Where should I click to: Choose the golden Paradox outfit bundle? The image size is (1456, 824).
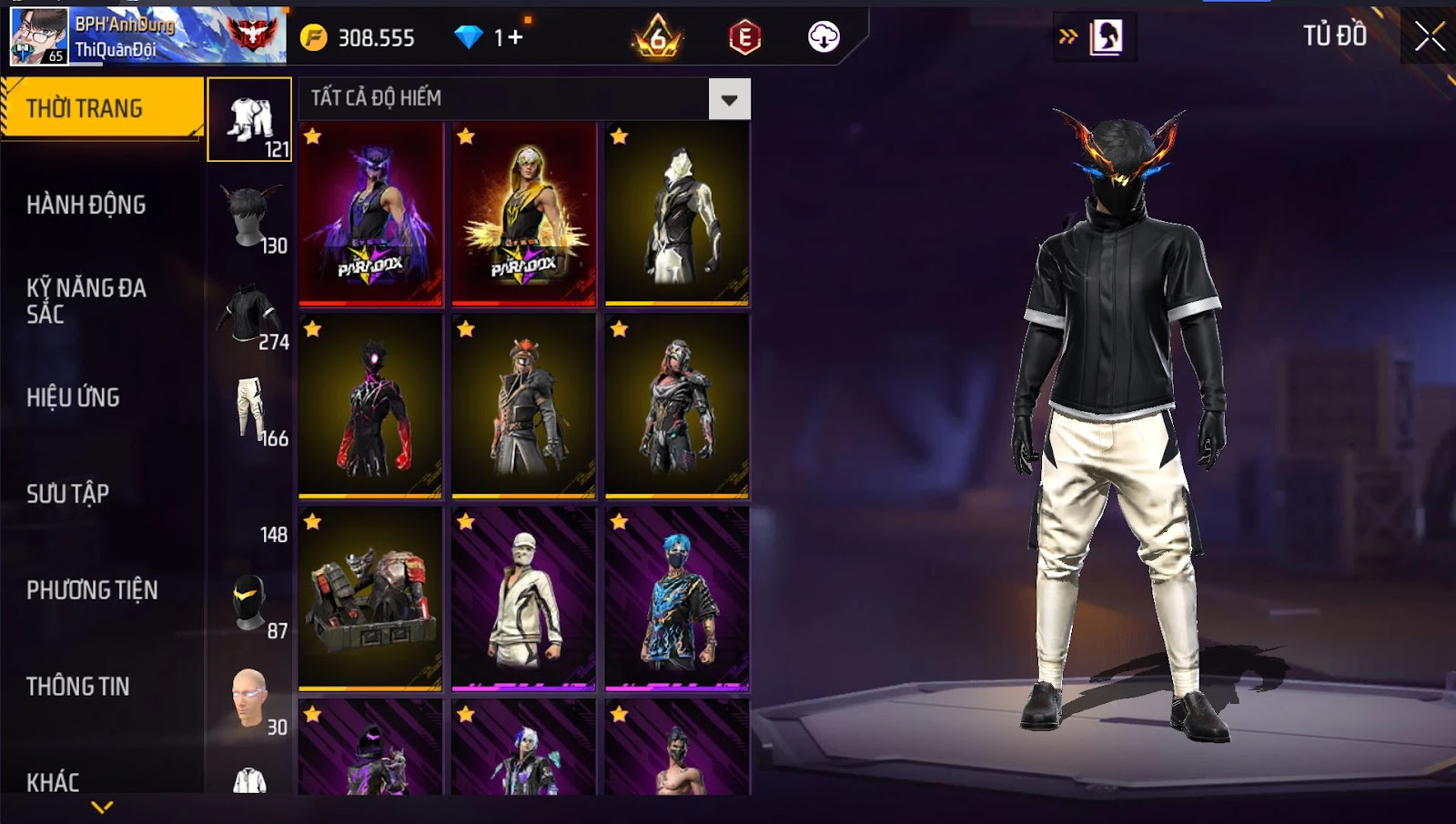[523, 215]
